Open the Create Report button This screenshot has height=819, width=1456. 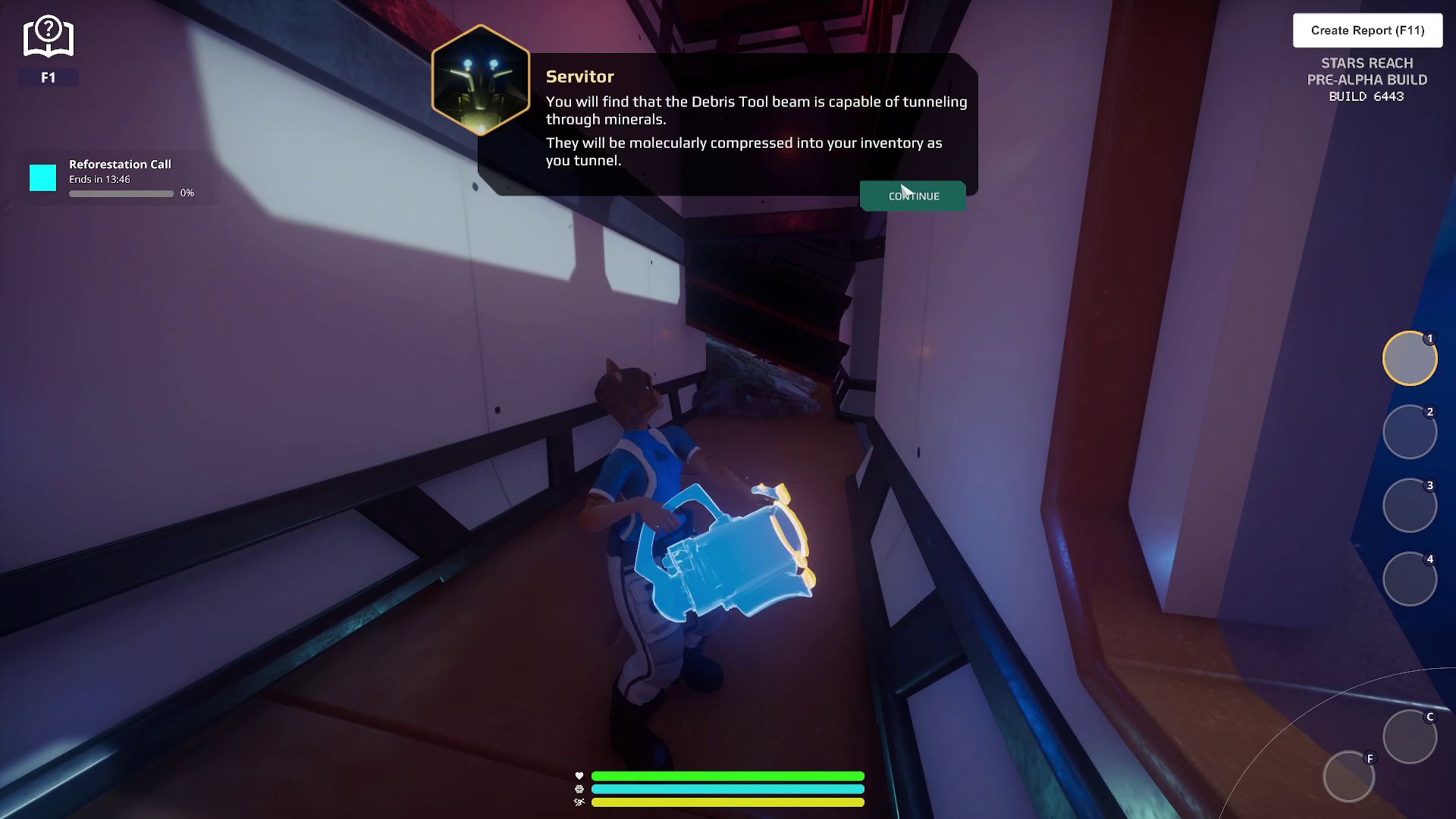1367,30
